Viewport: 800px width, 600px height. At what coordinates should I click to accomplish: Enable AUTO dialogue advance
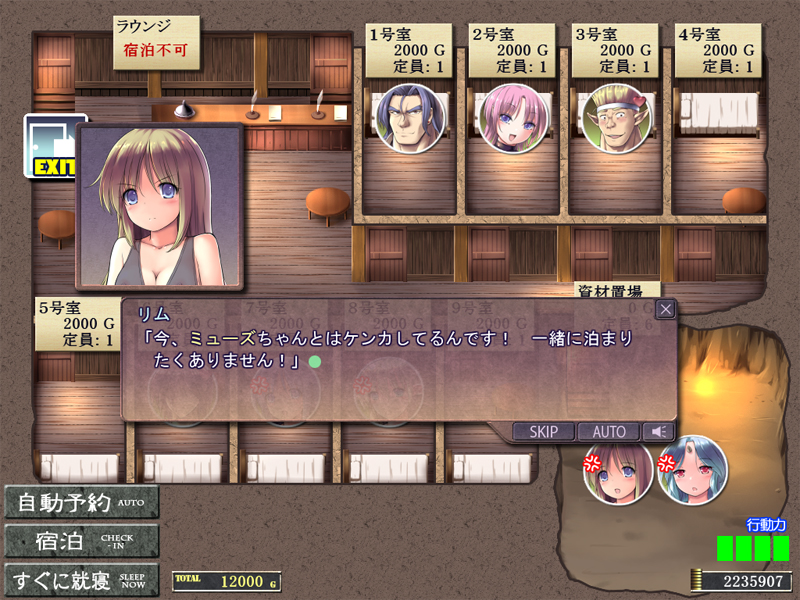[x=608, y=432]
